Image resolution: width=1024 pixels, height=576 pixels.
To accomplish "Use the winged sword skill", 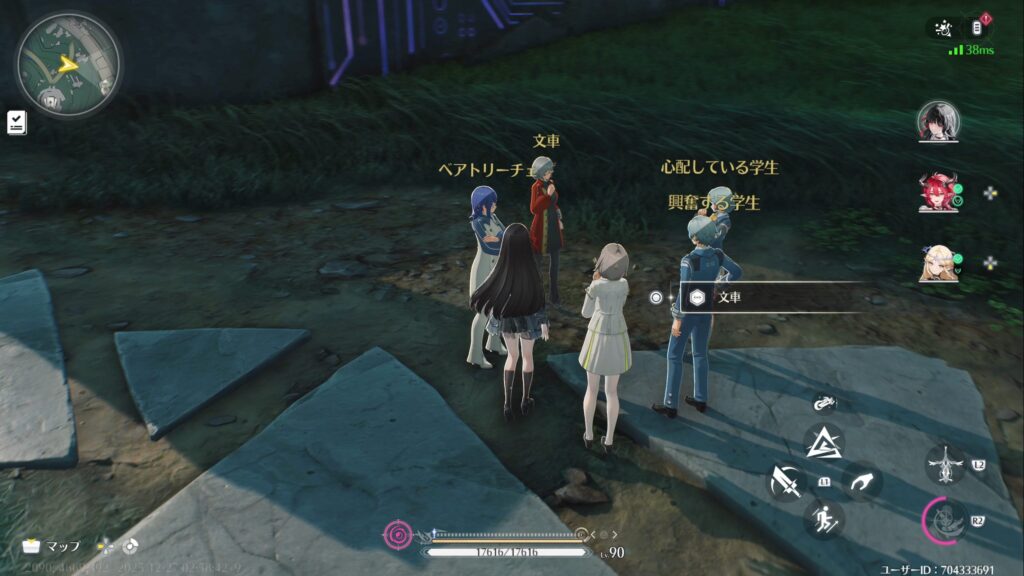I will pyautogui.click(x=944, y=465).
